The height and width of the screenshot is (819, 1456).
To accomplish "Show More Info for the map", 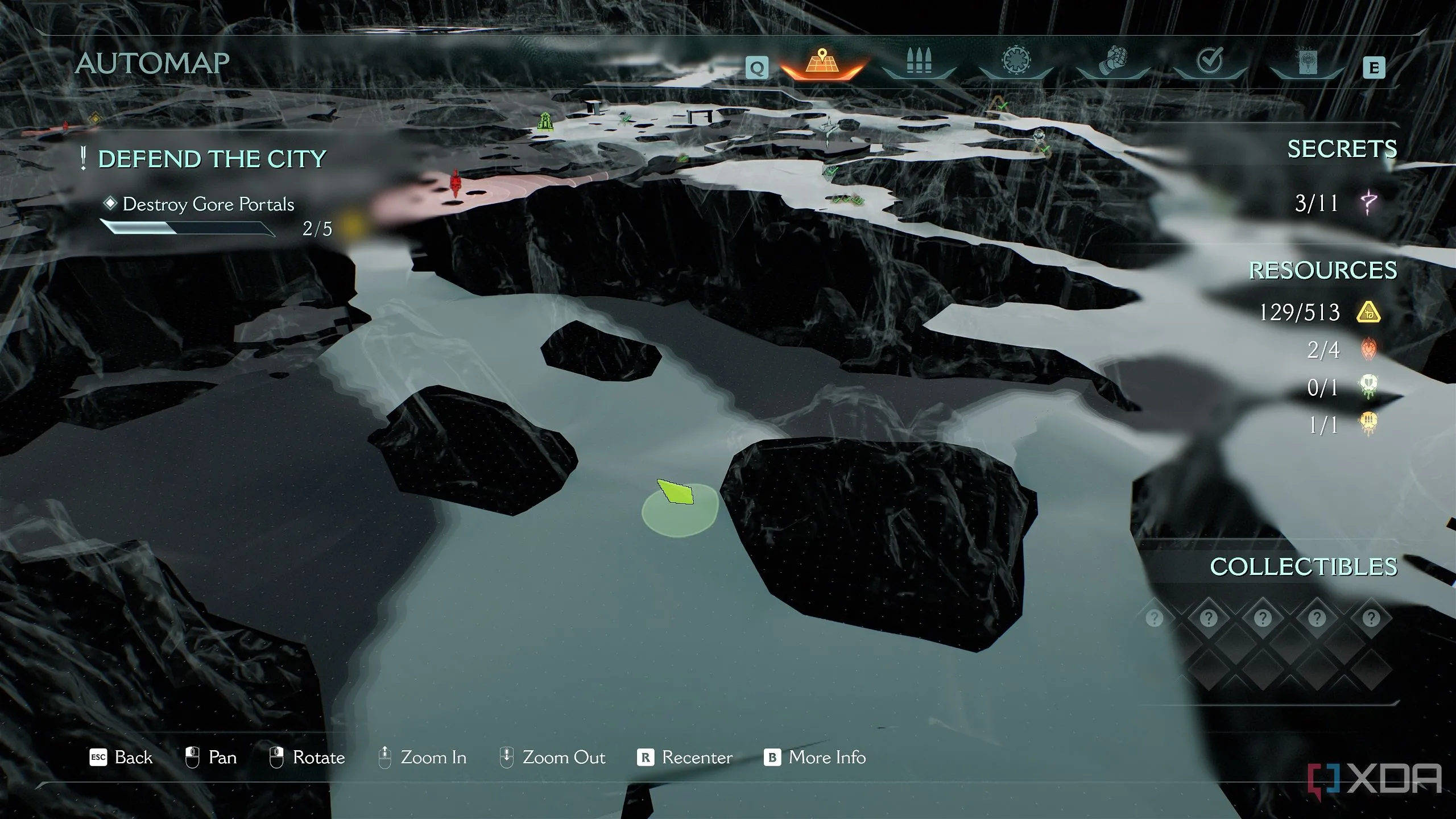I will tap(815, 758).
